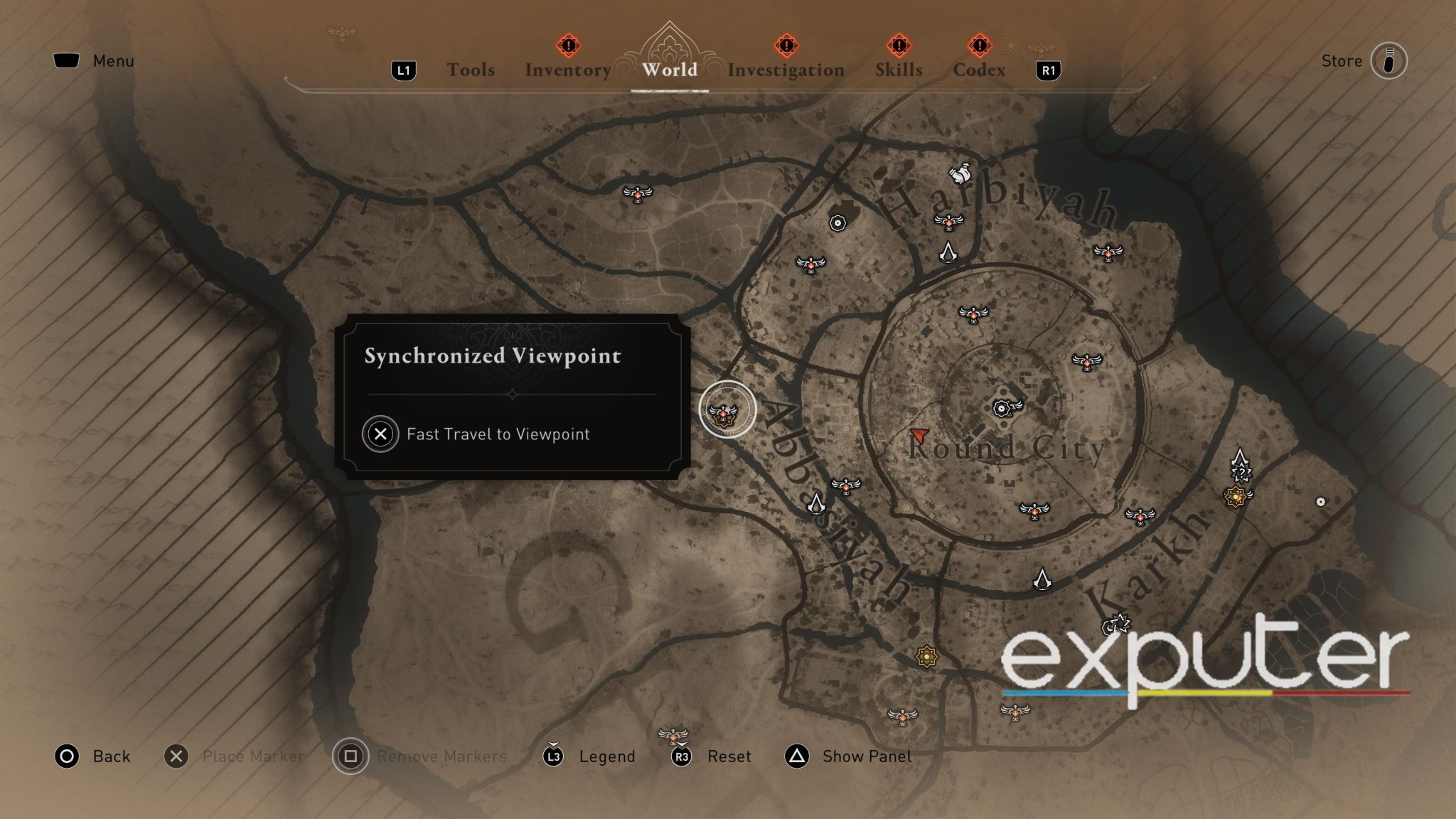Screen dimensions: 1456x819
Task: Select the gear icon north of Round City
Action: click(x=837, y=224)
